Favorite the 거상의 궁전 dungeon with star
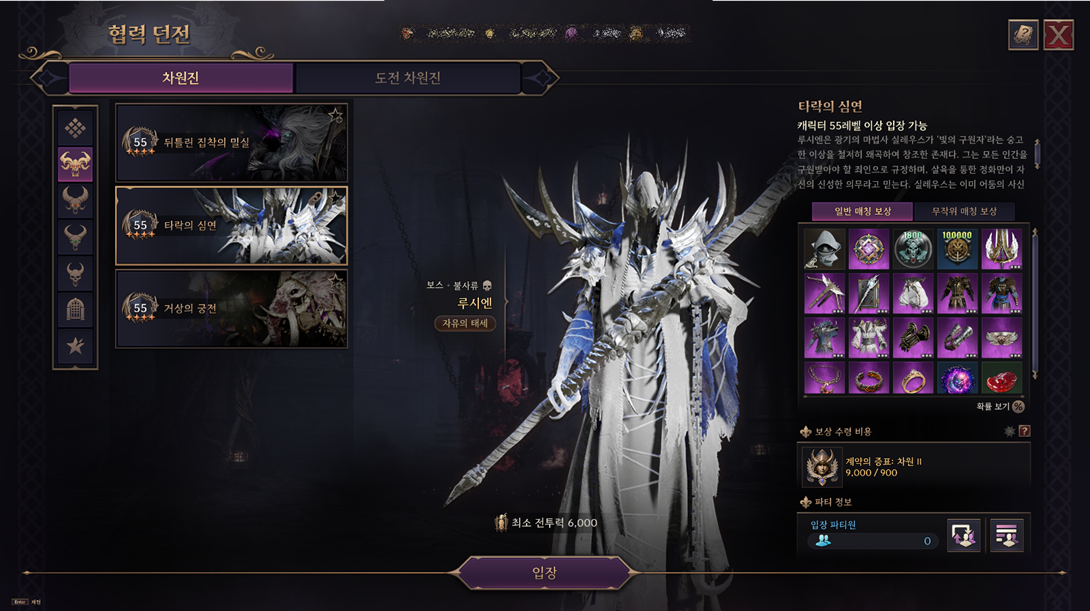1090x611 pixels. [x=336, y=282]
